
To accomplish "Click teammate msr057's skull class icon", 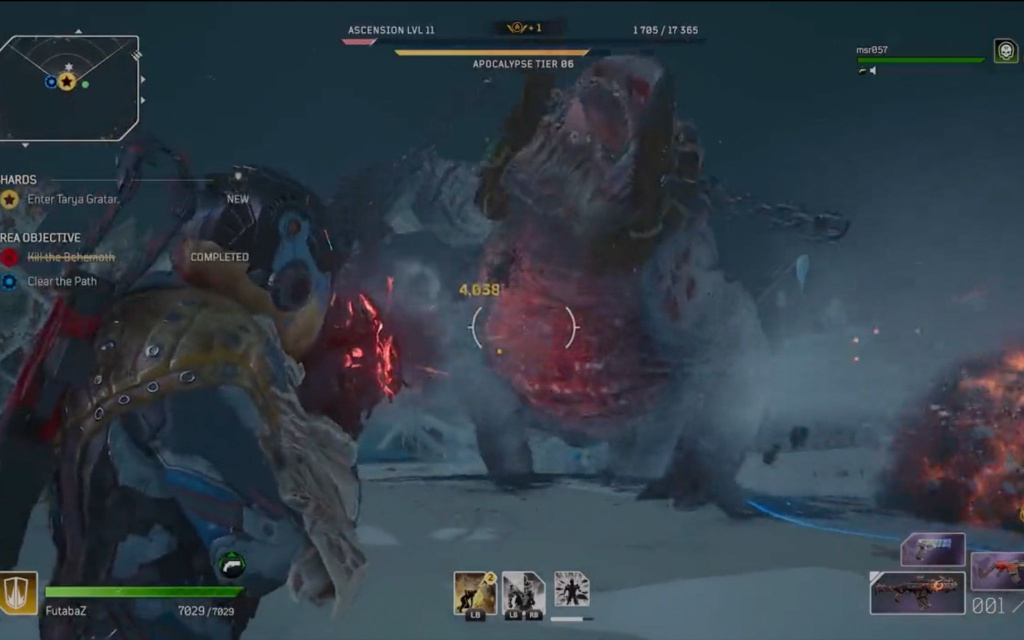I will (x=1005, y=51).
